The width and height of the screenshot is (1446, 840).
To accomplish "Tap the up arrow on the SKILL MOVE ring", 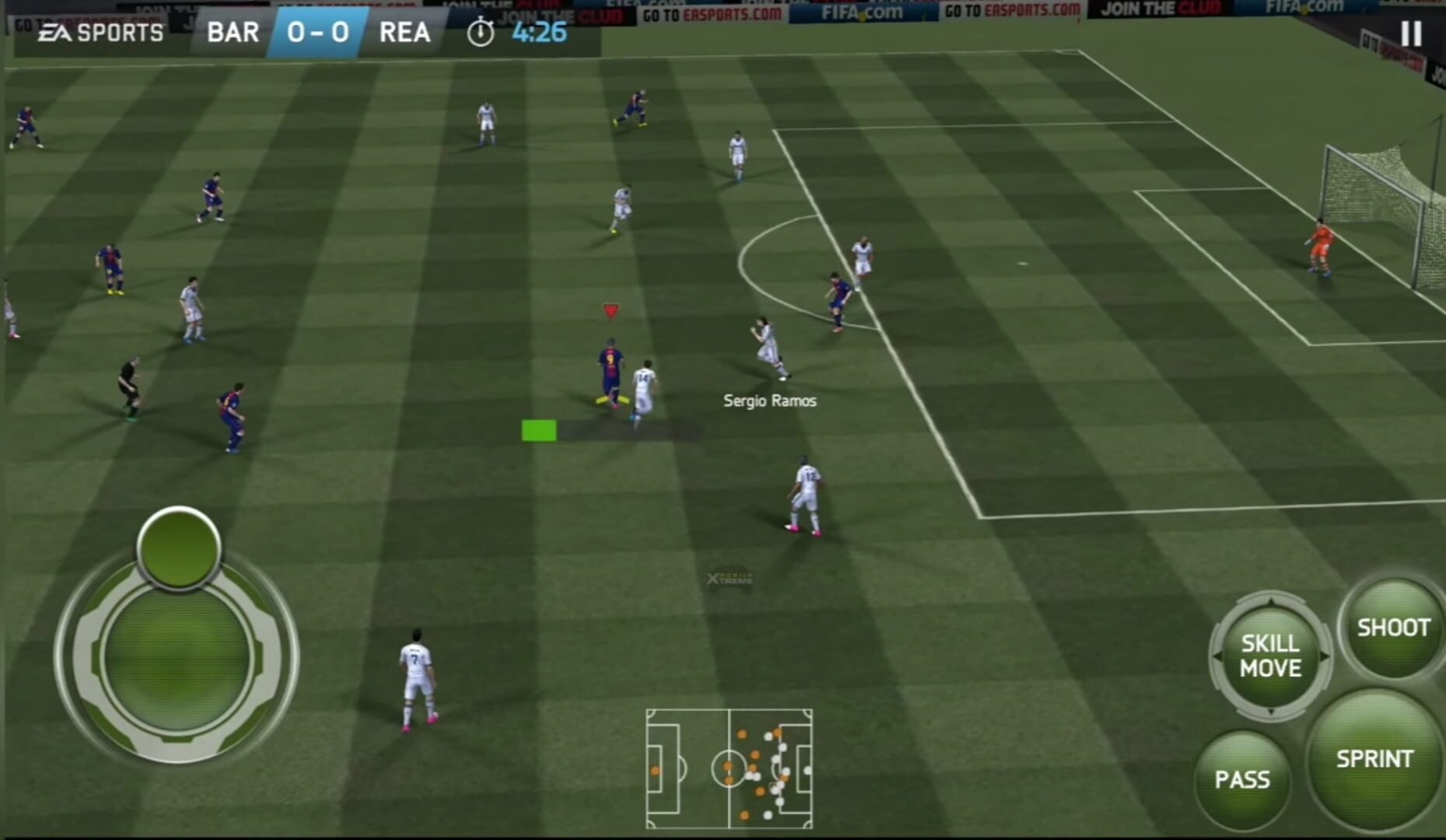I will tap(1269, 600).
